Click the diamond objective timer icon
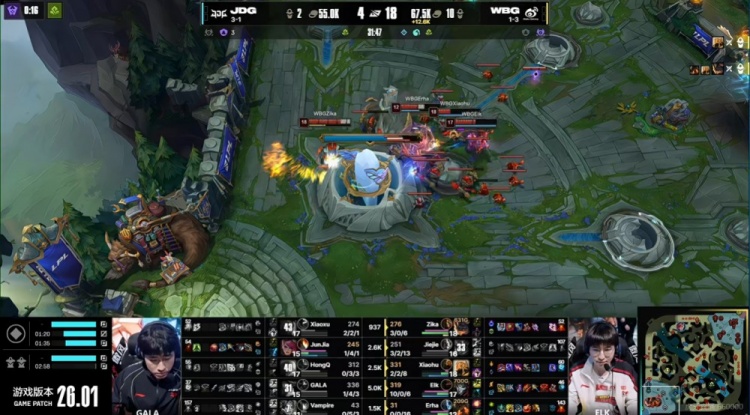The height and width of the screenshot is (415, 750). [16, 334]
